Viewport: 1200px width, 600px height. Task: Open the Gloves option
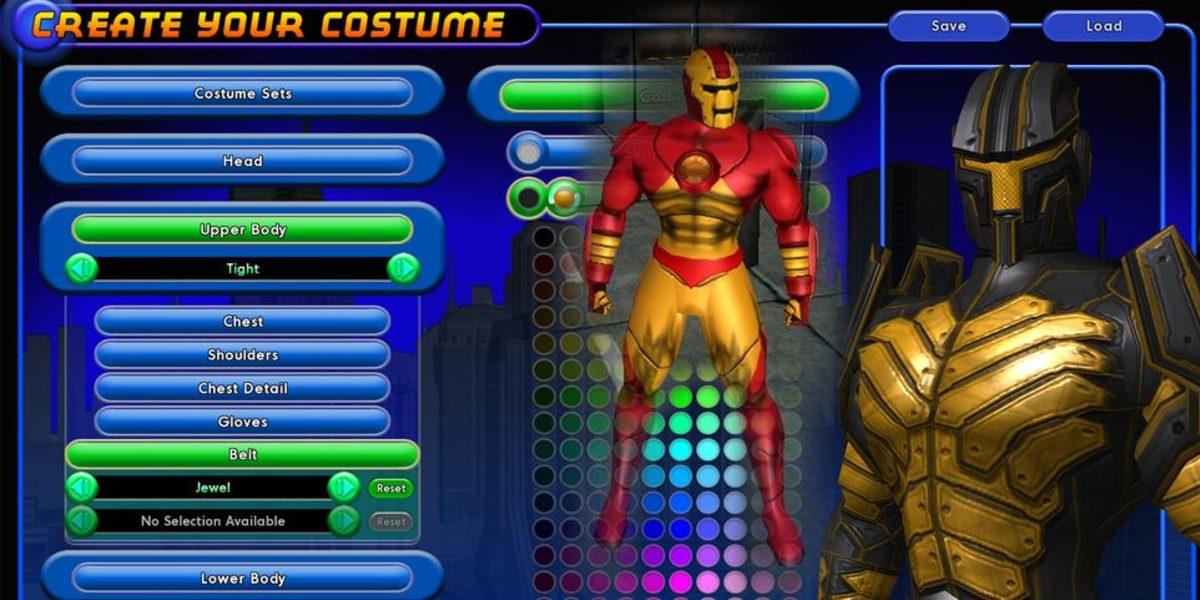point(242,422)
